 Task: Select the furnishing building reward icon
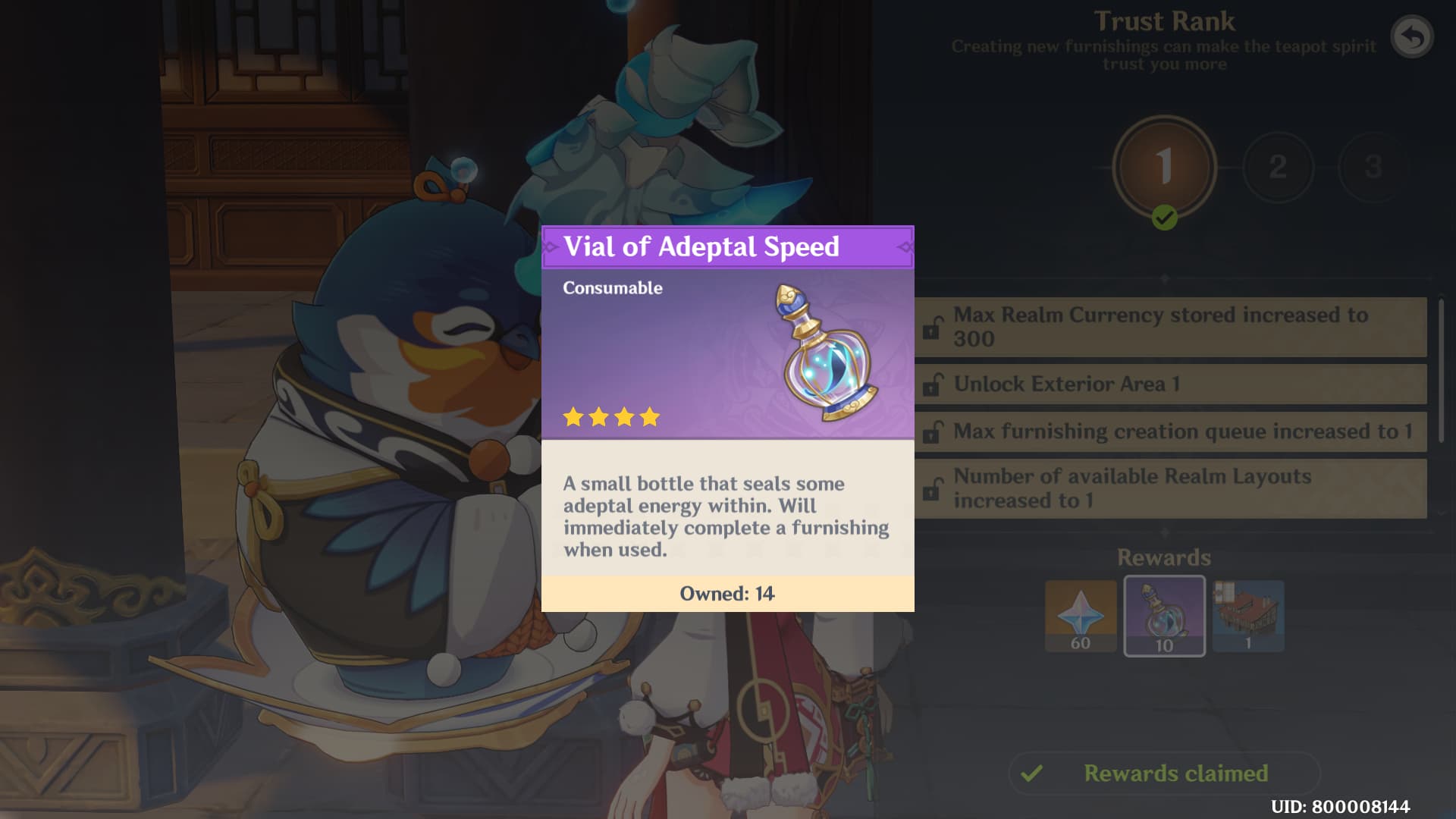pyautogui.click(x=1247, y=616)
